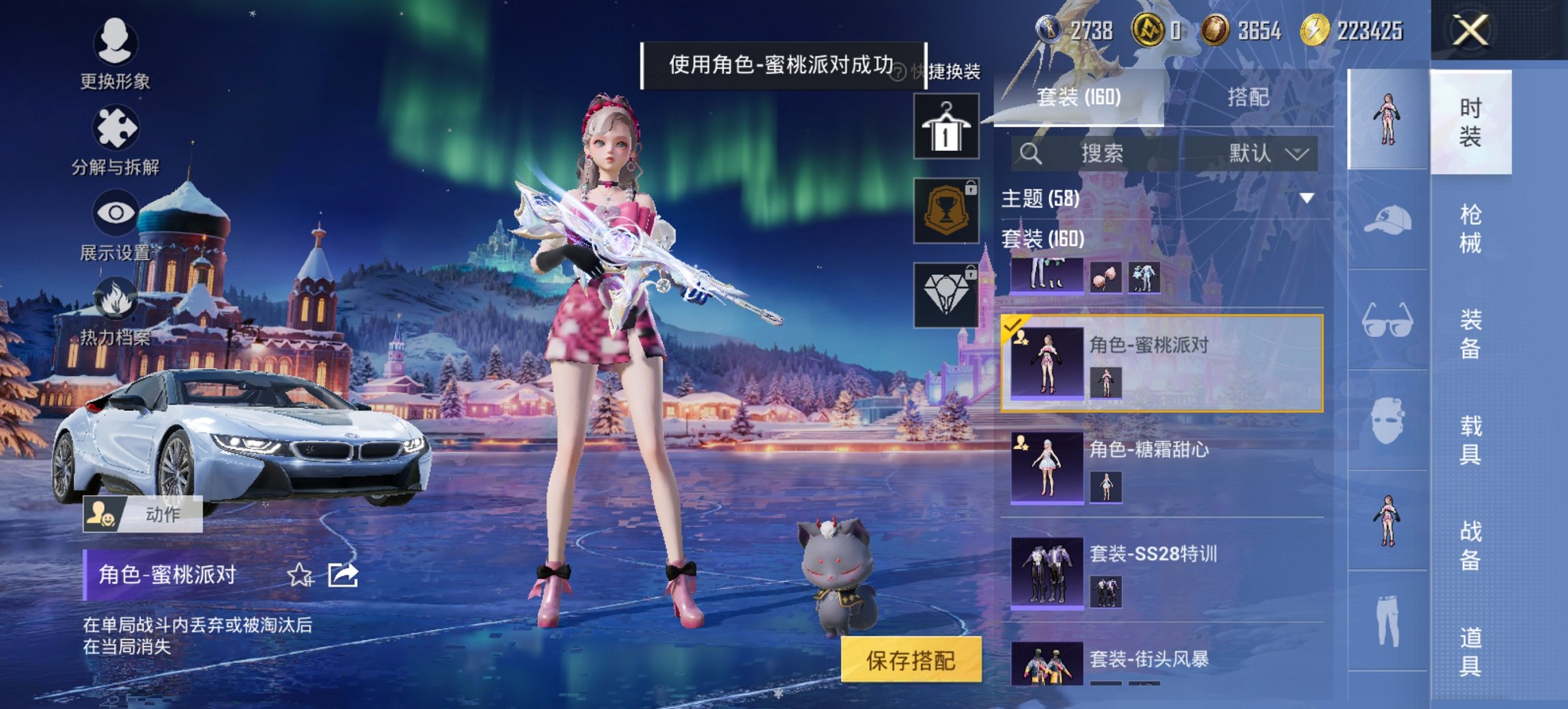The height and width of the screenshot is (709, 1568).
Task: Open the quick outfit hanger icon
Action: (948, 129)
